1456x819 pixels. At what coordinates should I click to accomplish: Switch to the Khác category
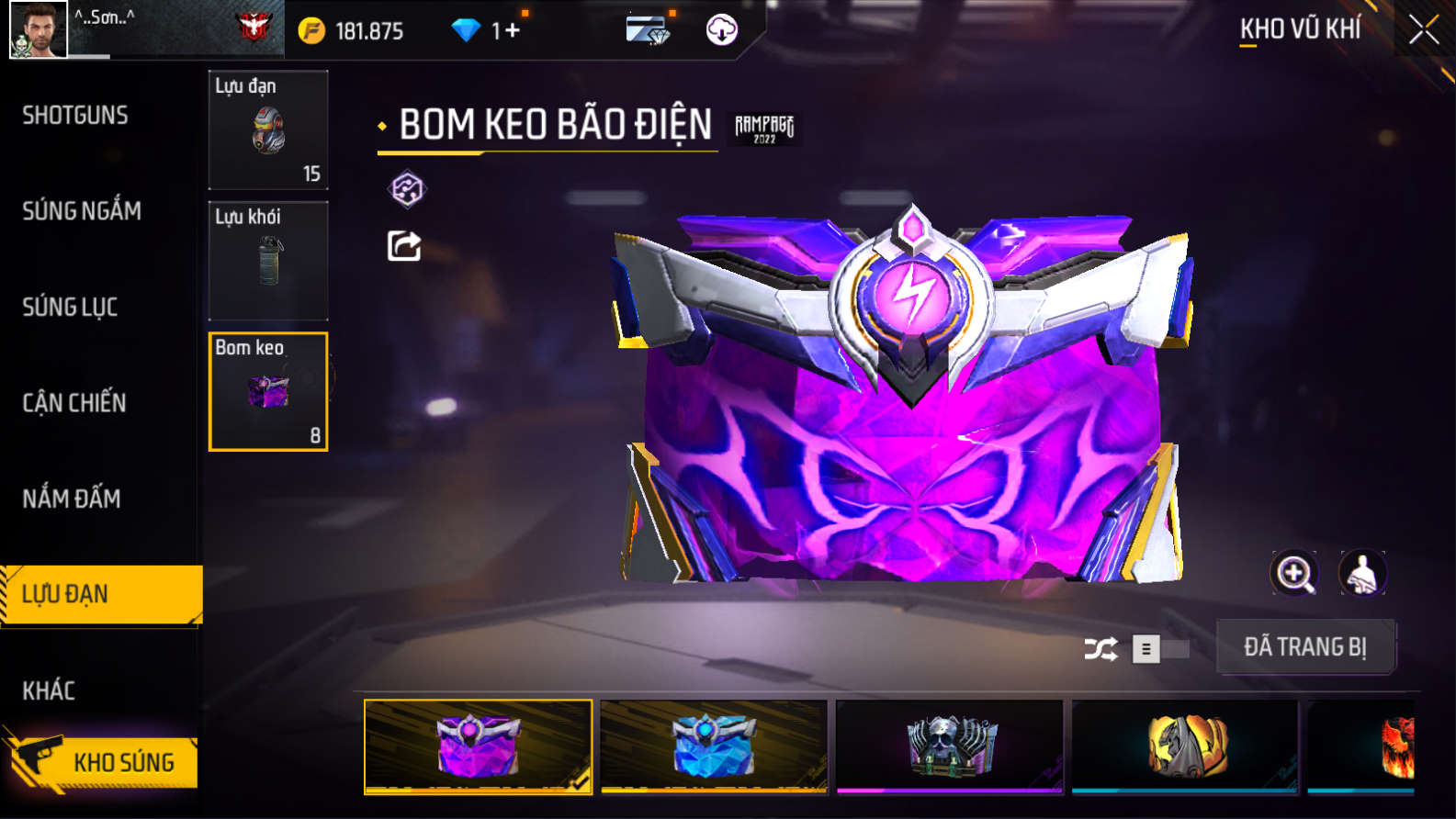49,690
